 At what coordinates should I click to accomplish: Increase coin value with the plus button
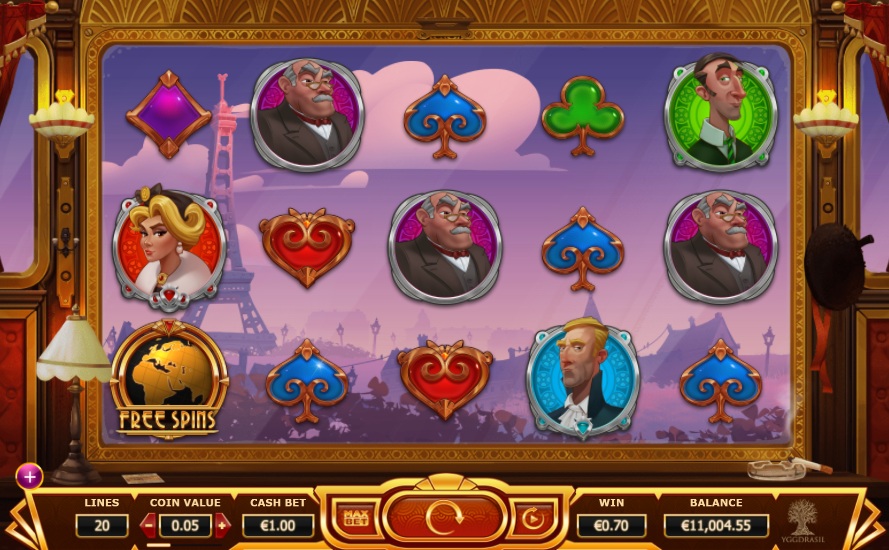221,524
